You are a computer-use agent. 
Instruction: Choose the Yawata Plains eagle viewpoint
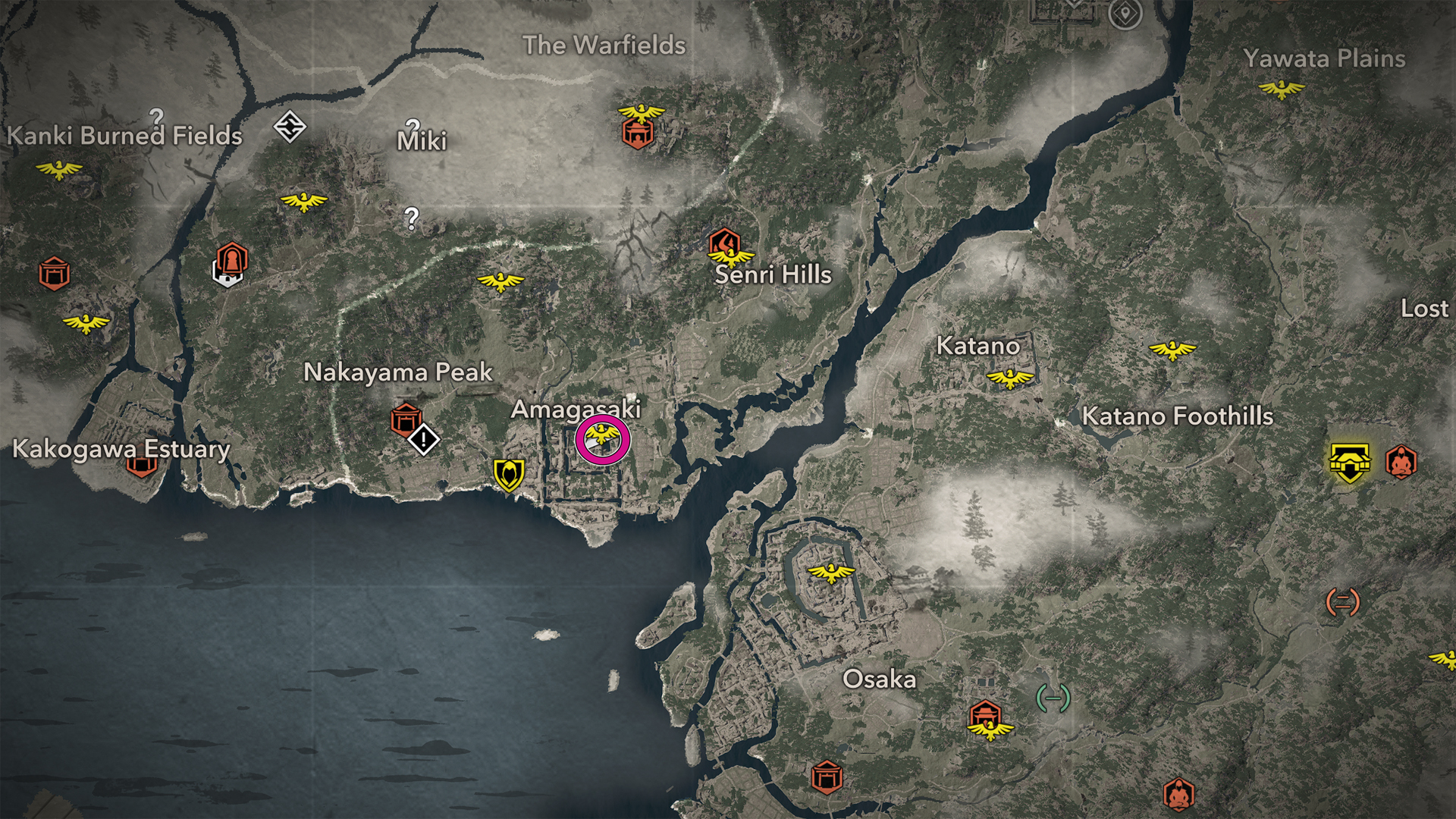pyautogui.click(x=1282, y=90)
